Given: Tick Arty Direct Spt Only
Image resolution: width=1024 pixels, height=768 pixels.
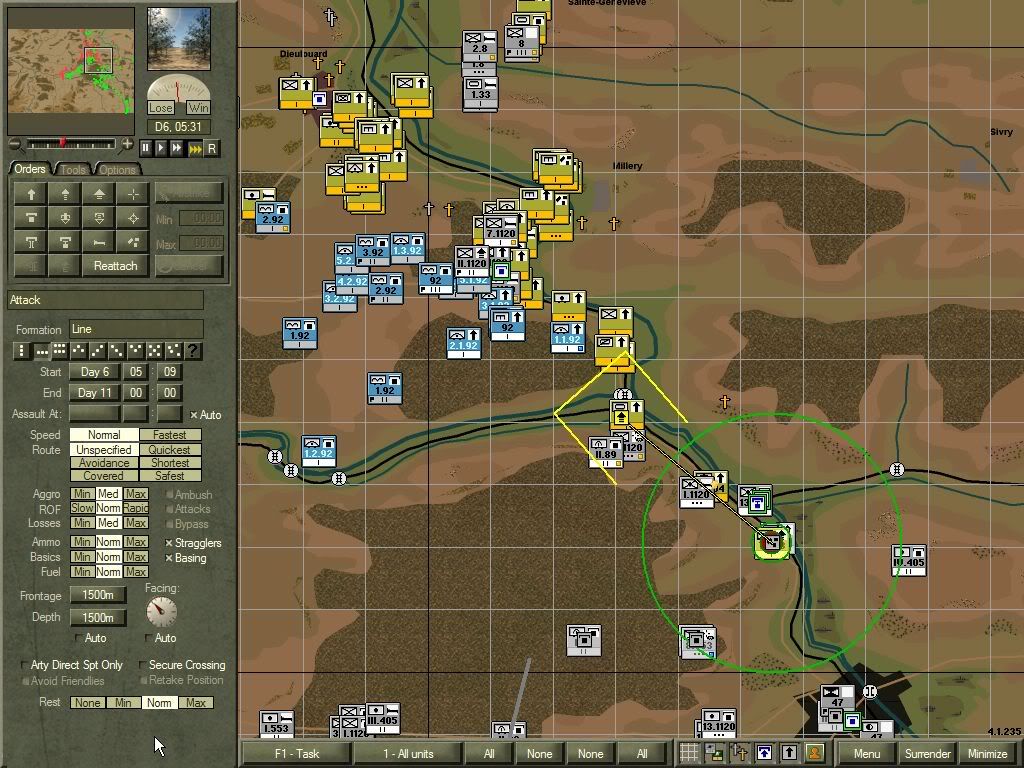Looking at the screenshot, I should point(25,665).
